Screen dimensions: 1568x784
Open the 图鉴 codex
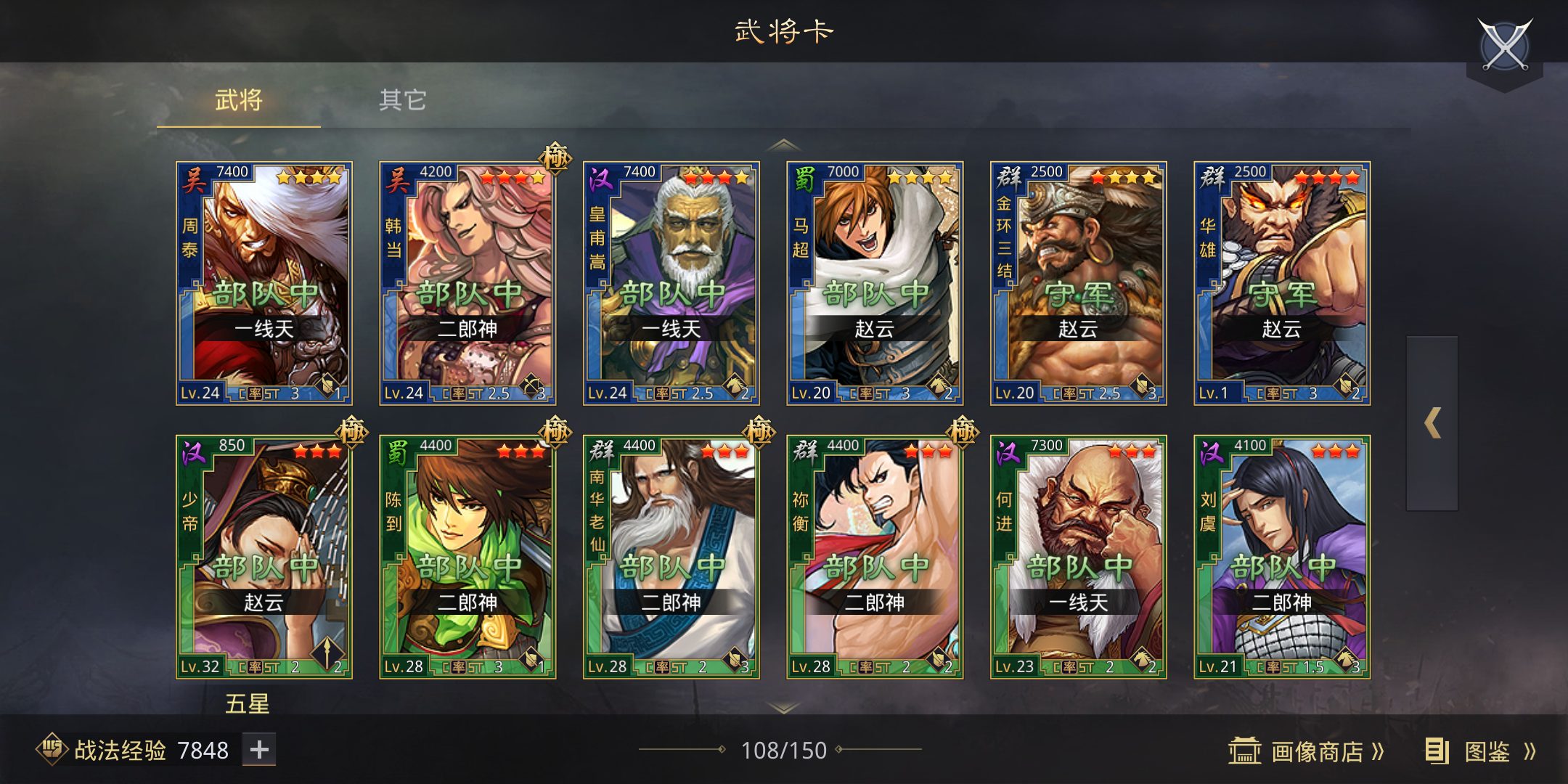1481,751
